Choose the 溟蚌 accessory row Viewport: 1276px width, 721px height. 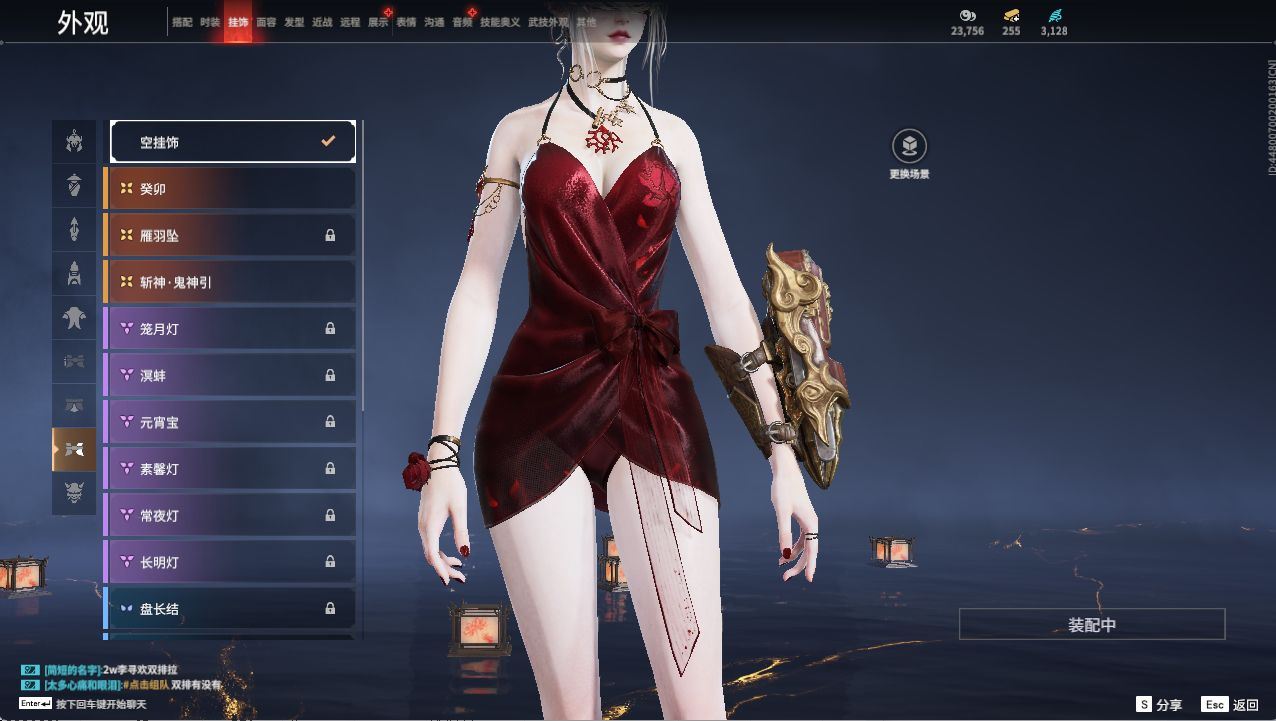pyautogui.click(x=230, y=376)
